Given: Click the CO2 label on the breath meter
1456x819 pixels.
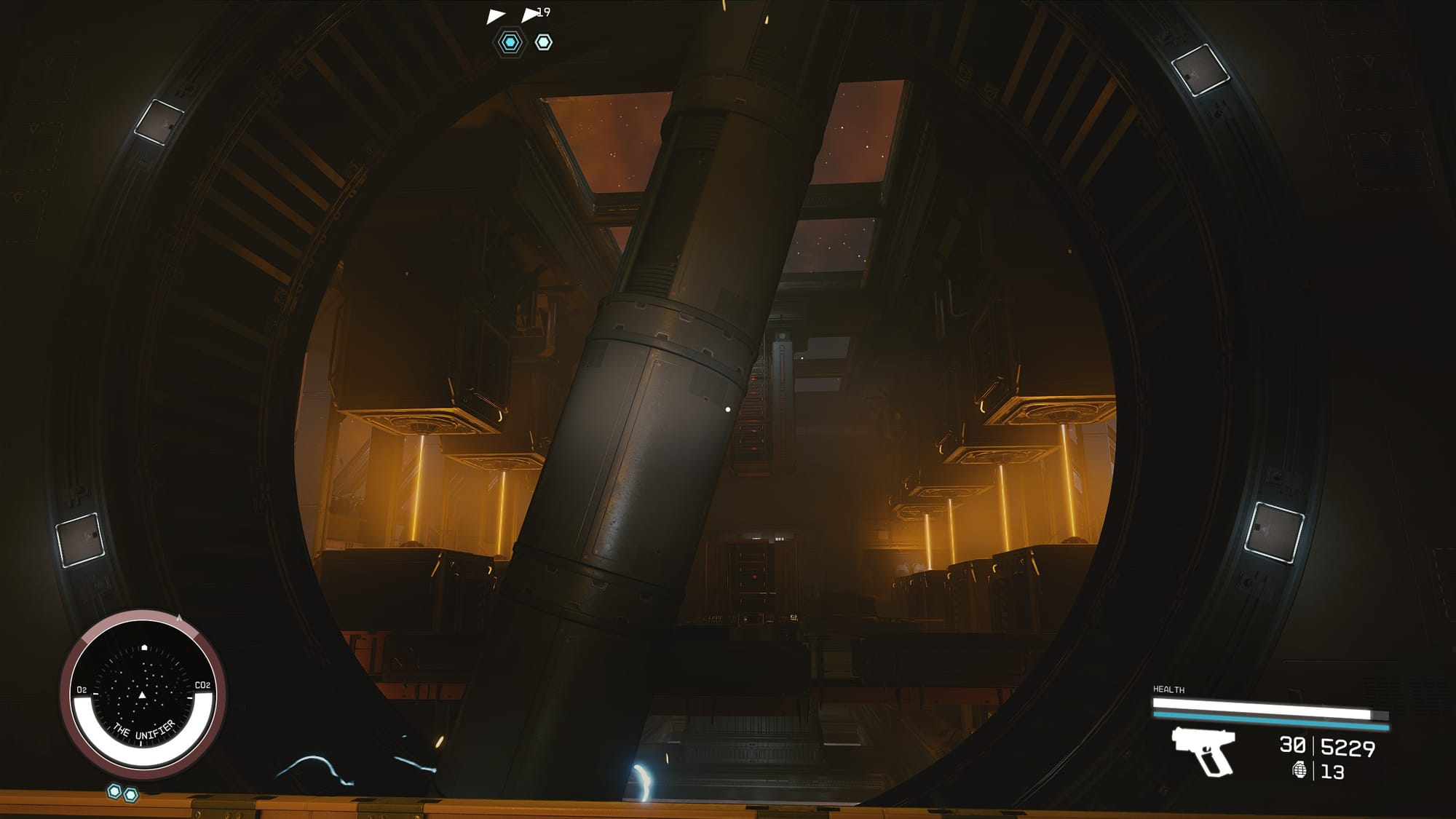Looking at the screenshot, I should tap(203, 685).
